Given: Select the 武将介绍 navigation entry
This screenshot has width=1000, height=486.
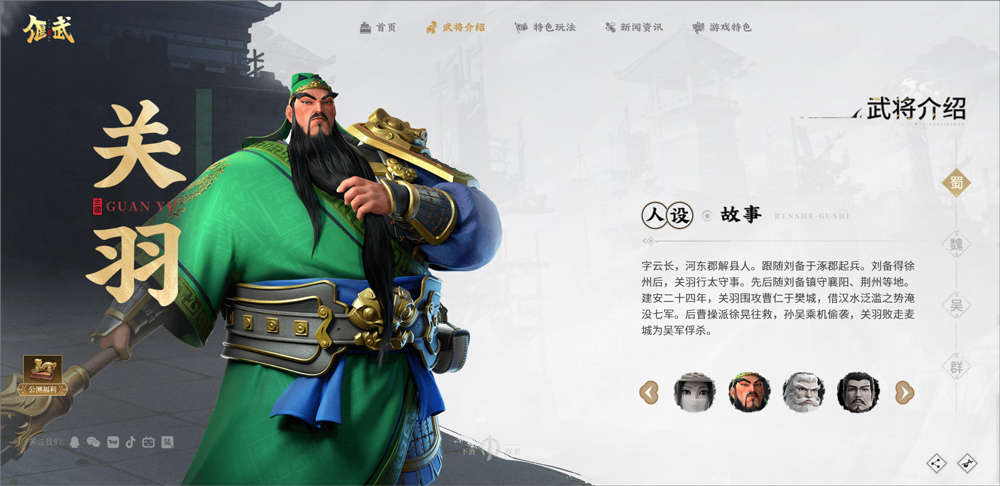Looking at the screenshot, I should [x=455, y=27].
